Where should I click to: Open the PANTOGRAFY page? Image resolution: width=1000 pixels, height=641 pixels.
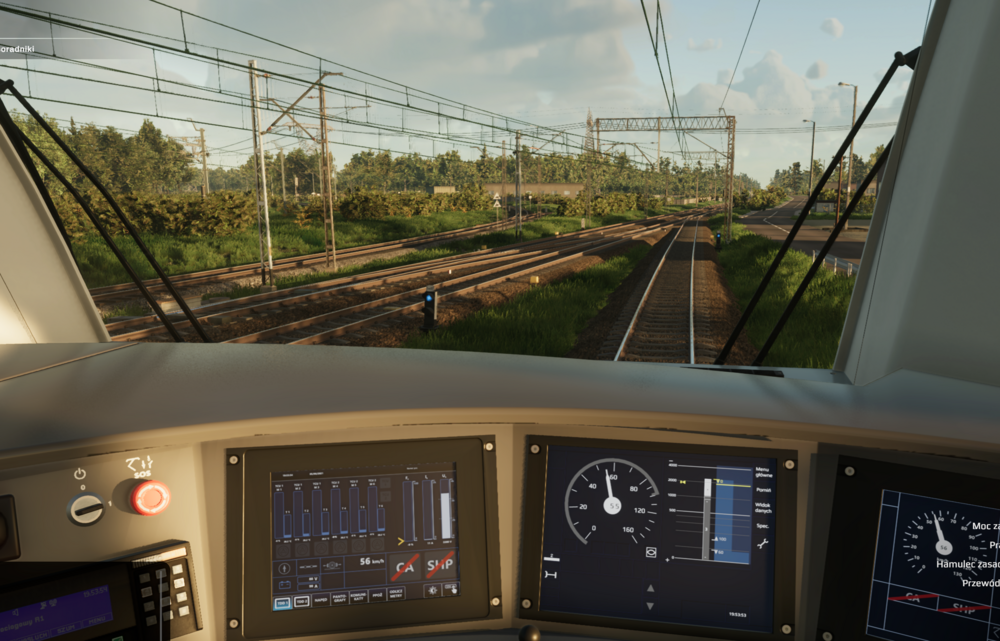pos(339,599)
